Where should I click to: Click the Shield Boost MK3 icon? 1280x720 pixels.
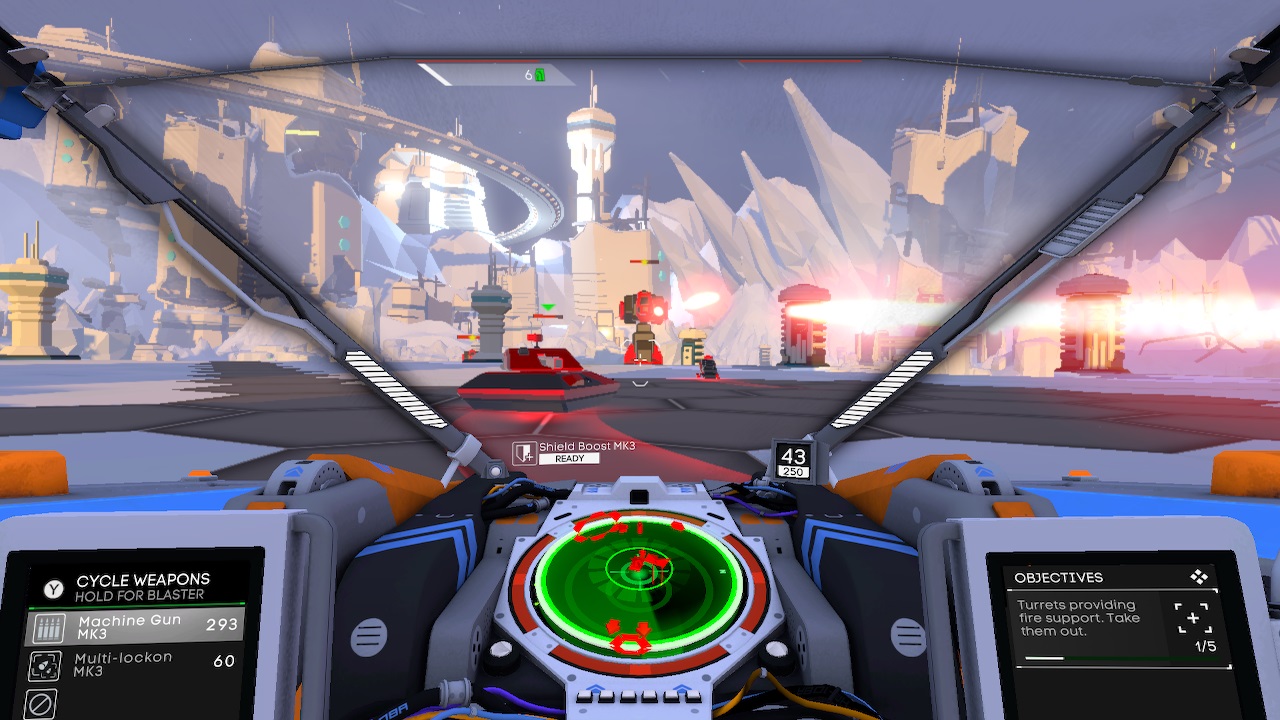click(522, 451)
